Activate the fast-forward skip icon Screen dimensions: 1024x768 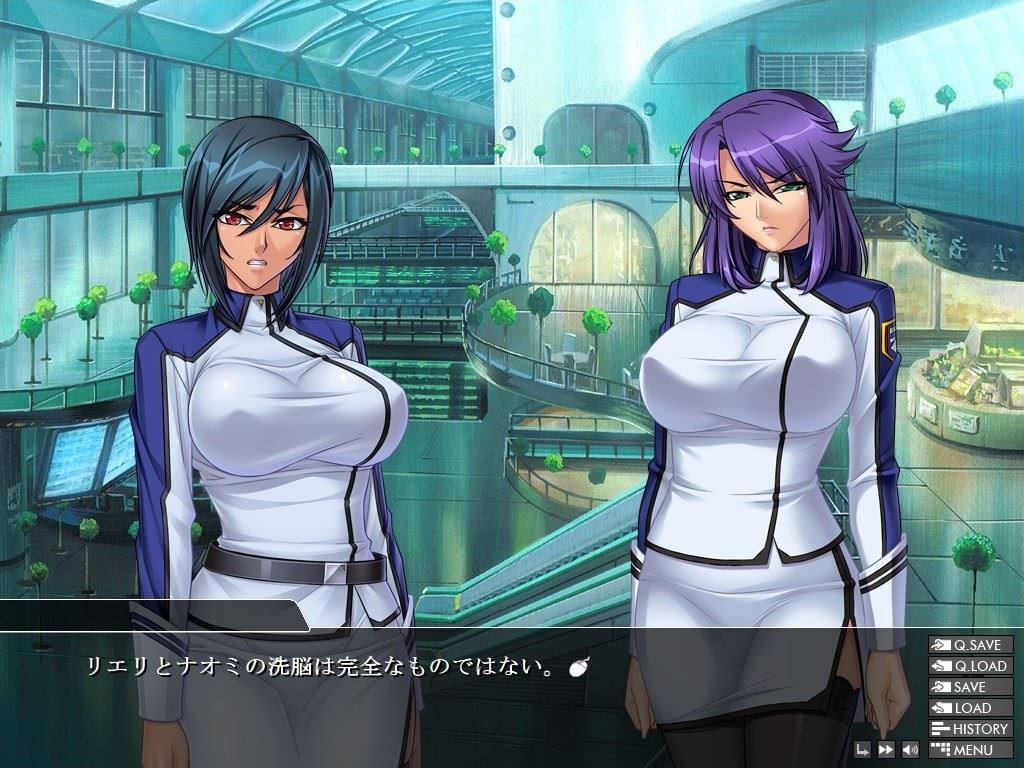pos(886,750)
